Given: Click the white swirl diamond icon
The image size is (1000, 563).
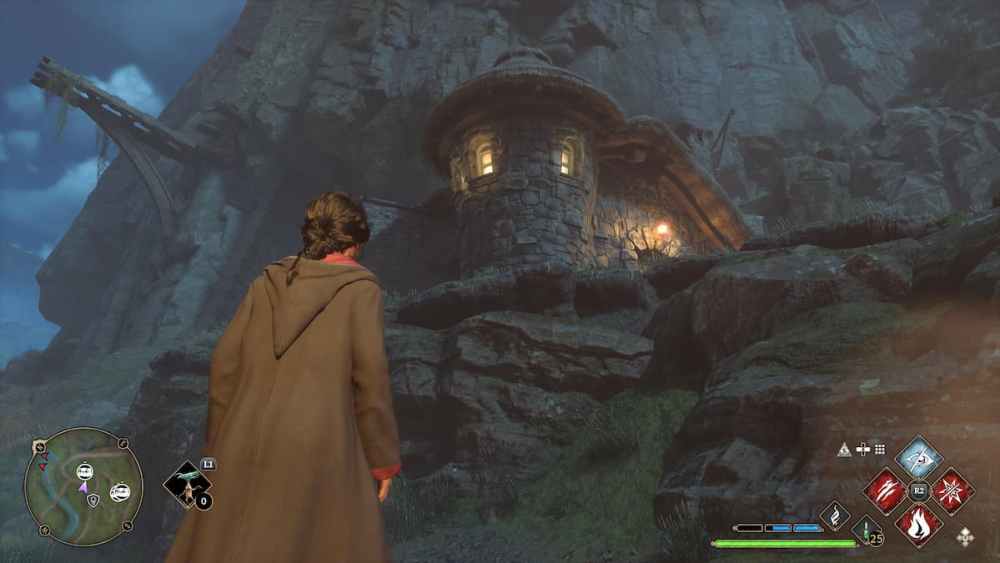Looking at the screenshot, I should pos(835,516).
